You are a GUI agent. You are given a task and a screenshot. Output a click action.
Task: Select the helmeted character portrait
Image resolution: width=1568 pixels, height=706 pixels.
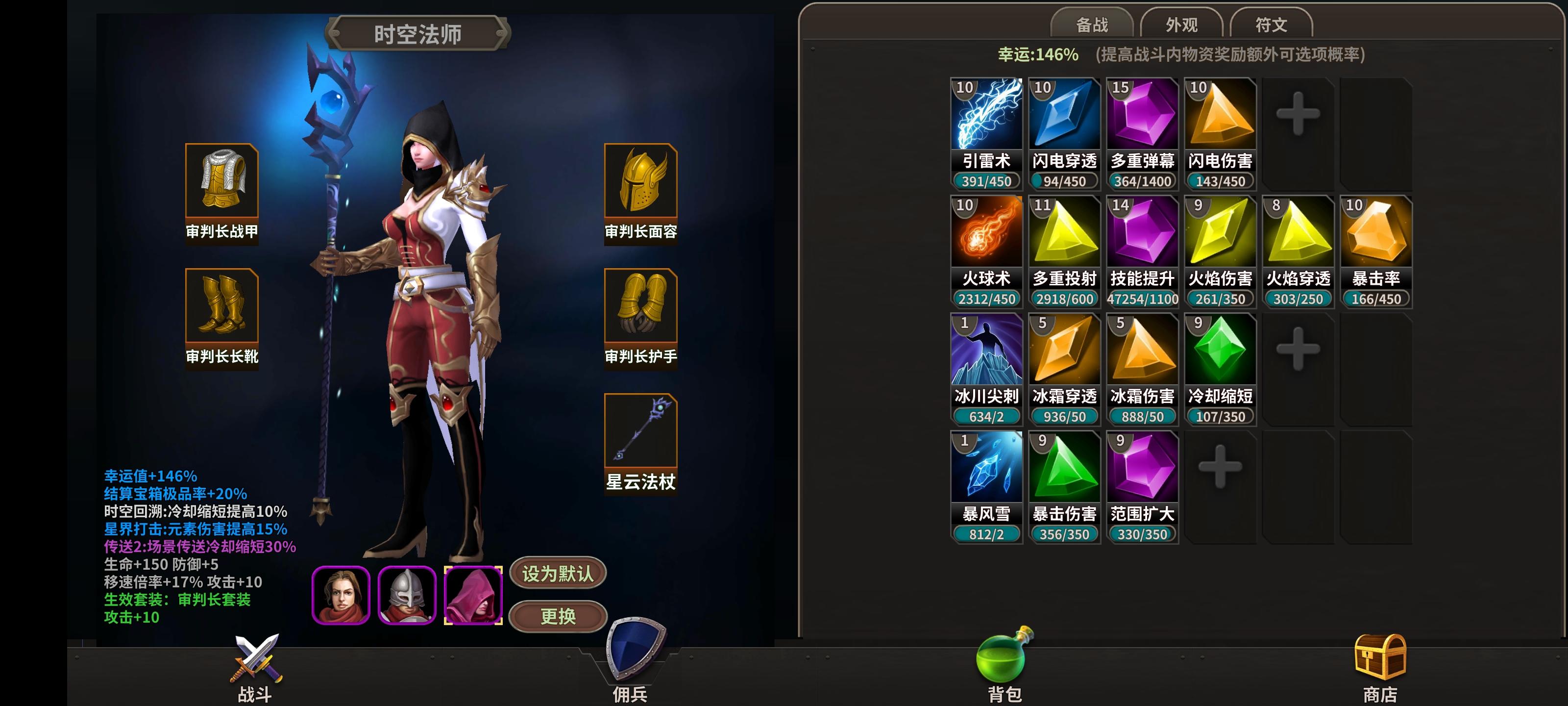coord(407,593)
